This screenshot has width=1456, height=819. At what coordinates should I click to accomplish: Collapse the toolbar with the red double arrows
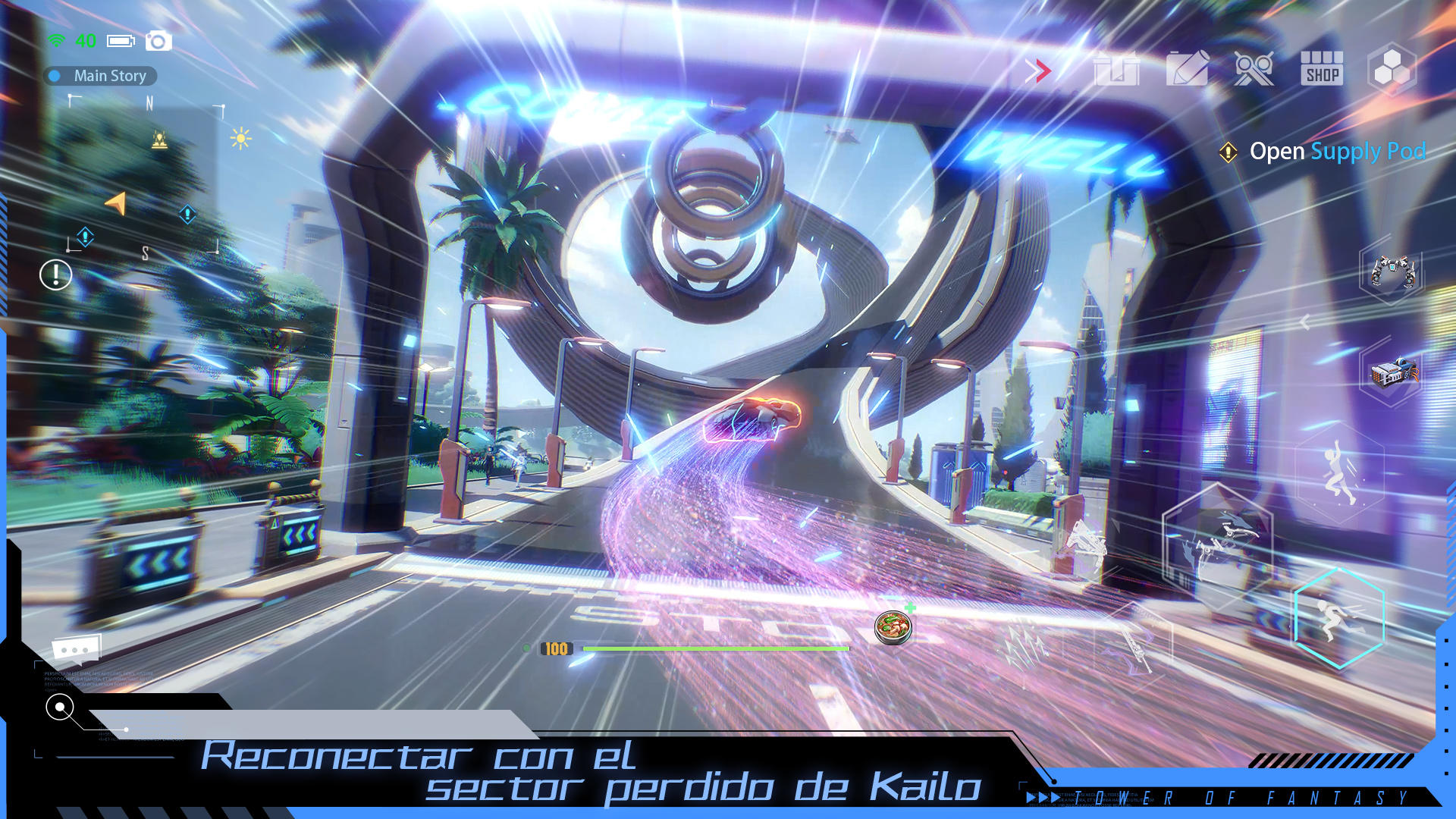tap(1039, 70)
